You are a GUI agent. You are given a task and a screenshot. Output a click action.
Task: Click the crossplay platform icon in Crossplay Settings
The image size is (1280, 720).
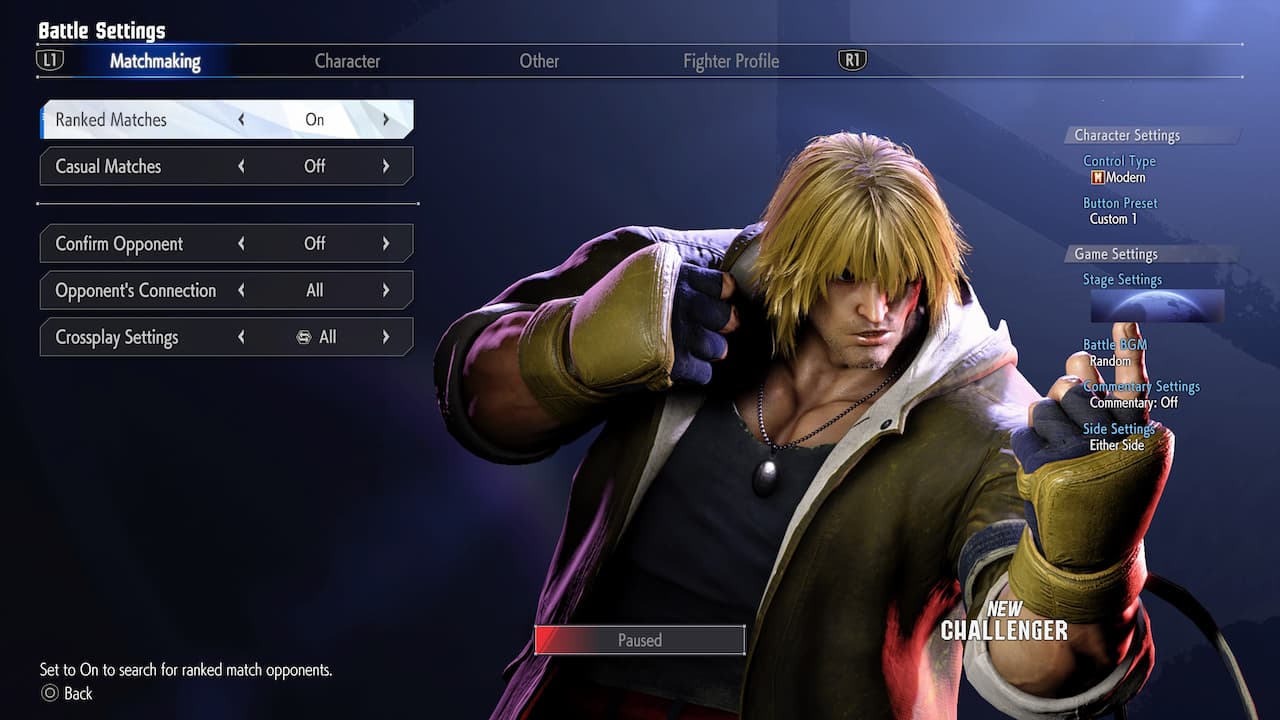click(304, 337)
